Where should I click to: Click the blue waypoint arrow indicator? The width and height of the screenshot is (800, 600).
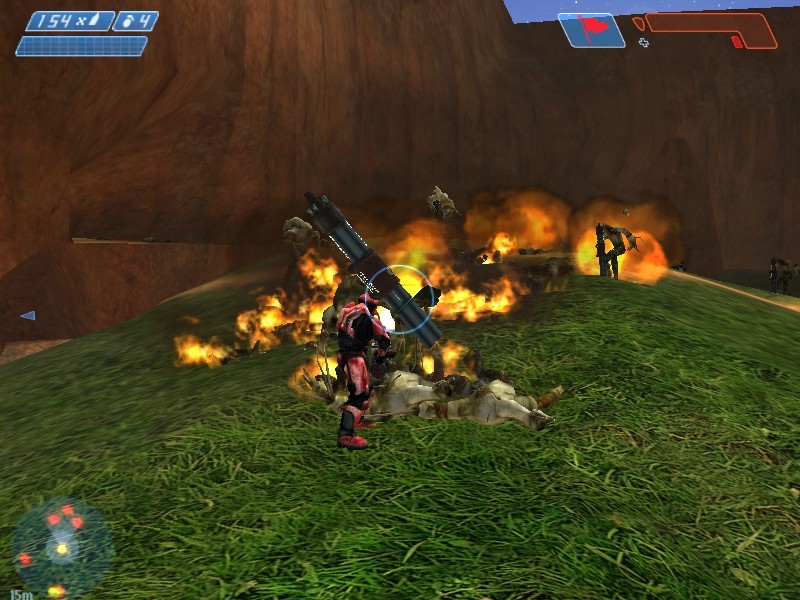click(27, 315)
